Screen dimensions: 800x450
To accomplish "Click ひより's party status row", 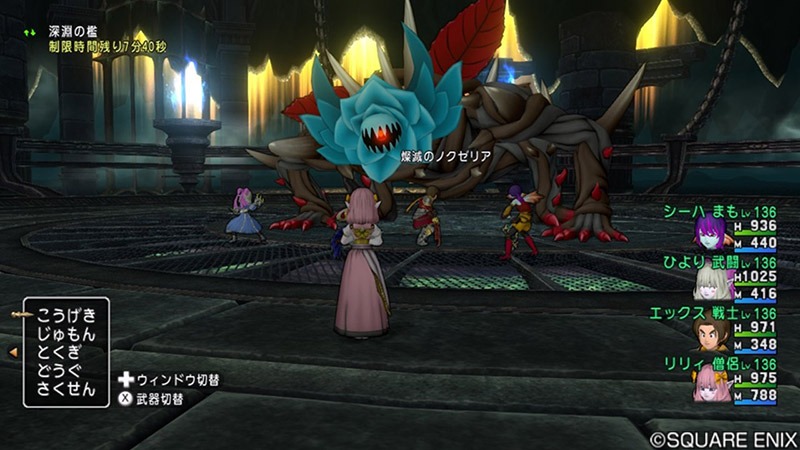I will tap(735, 277).
